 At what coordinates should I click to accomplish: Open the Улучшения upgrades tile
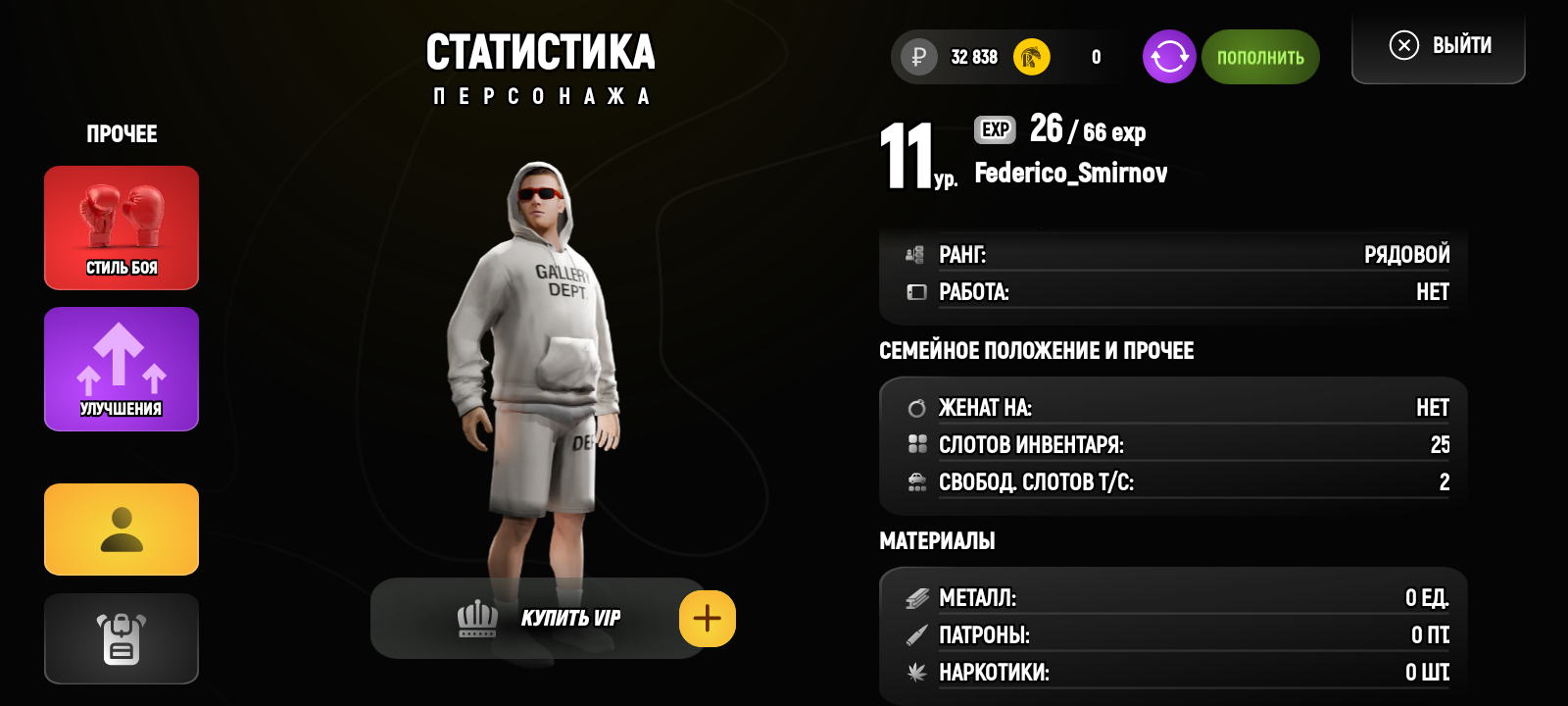pos(122,369)
